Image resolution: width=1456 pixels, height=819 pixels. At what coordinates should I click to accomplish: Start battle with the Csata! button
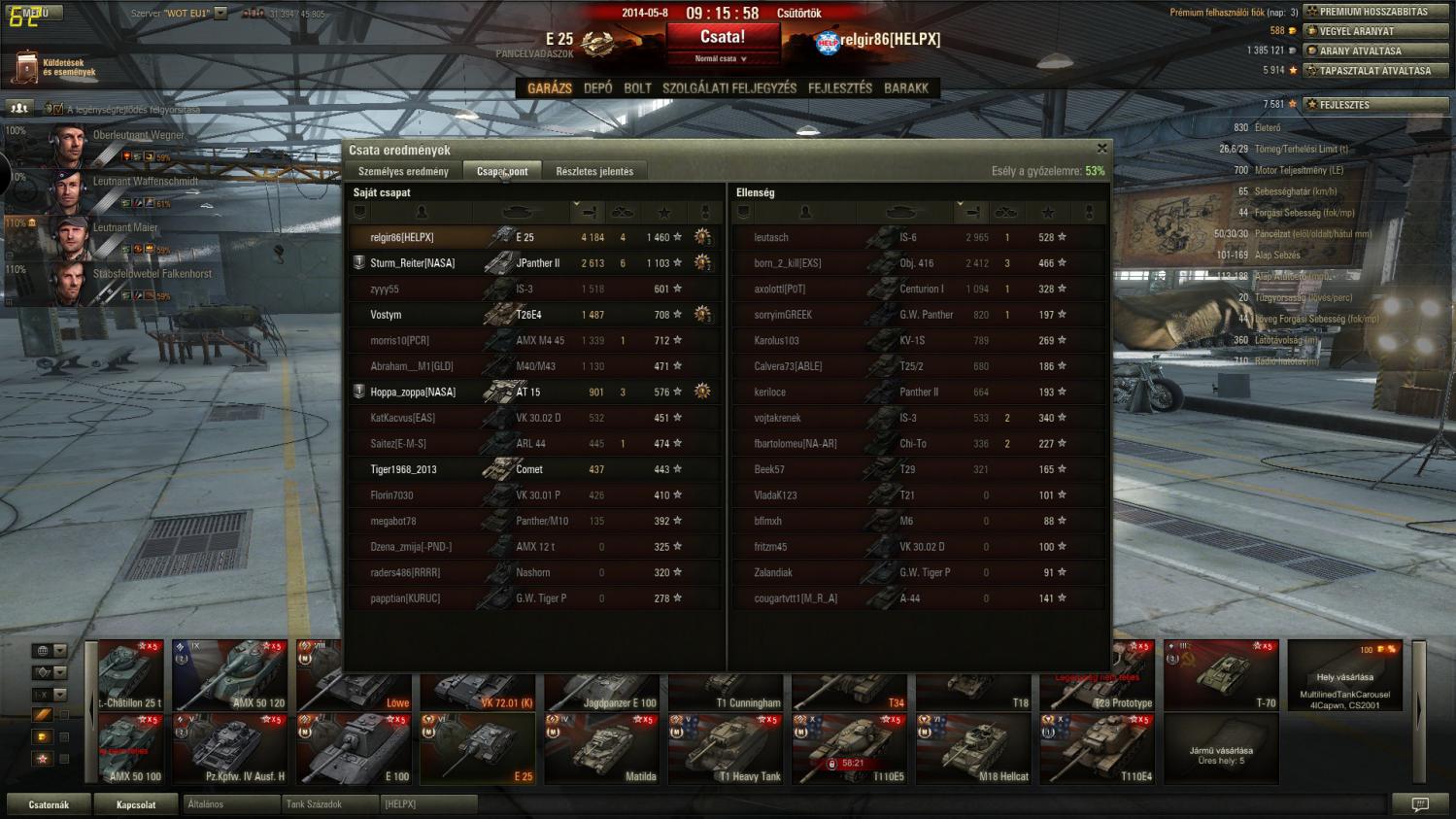coord(723,38)
